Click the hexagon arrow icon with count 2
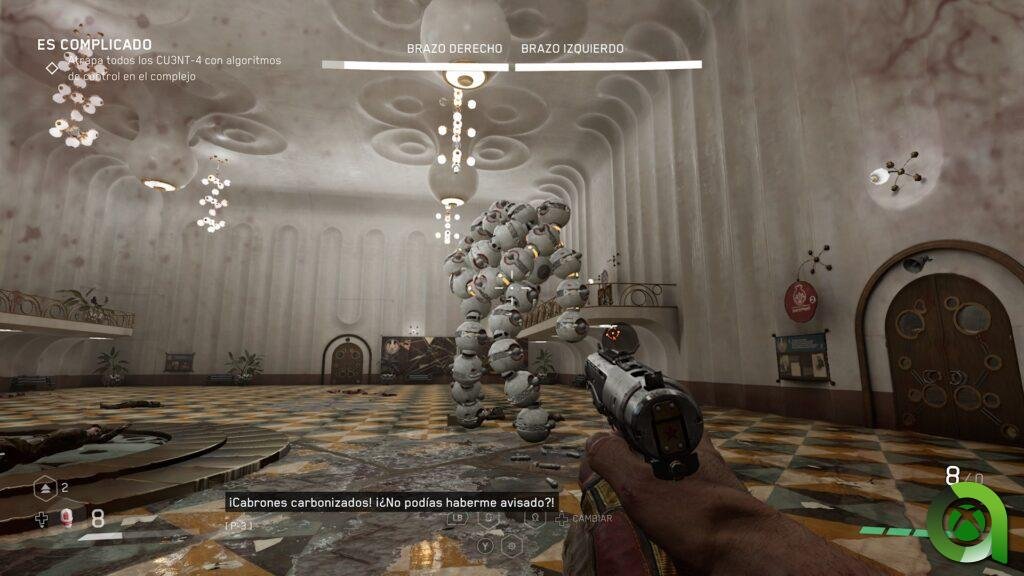This screenshot has height=576, width=1024. (44, 487)
